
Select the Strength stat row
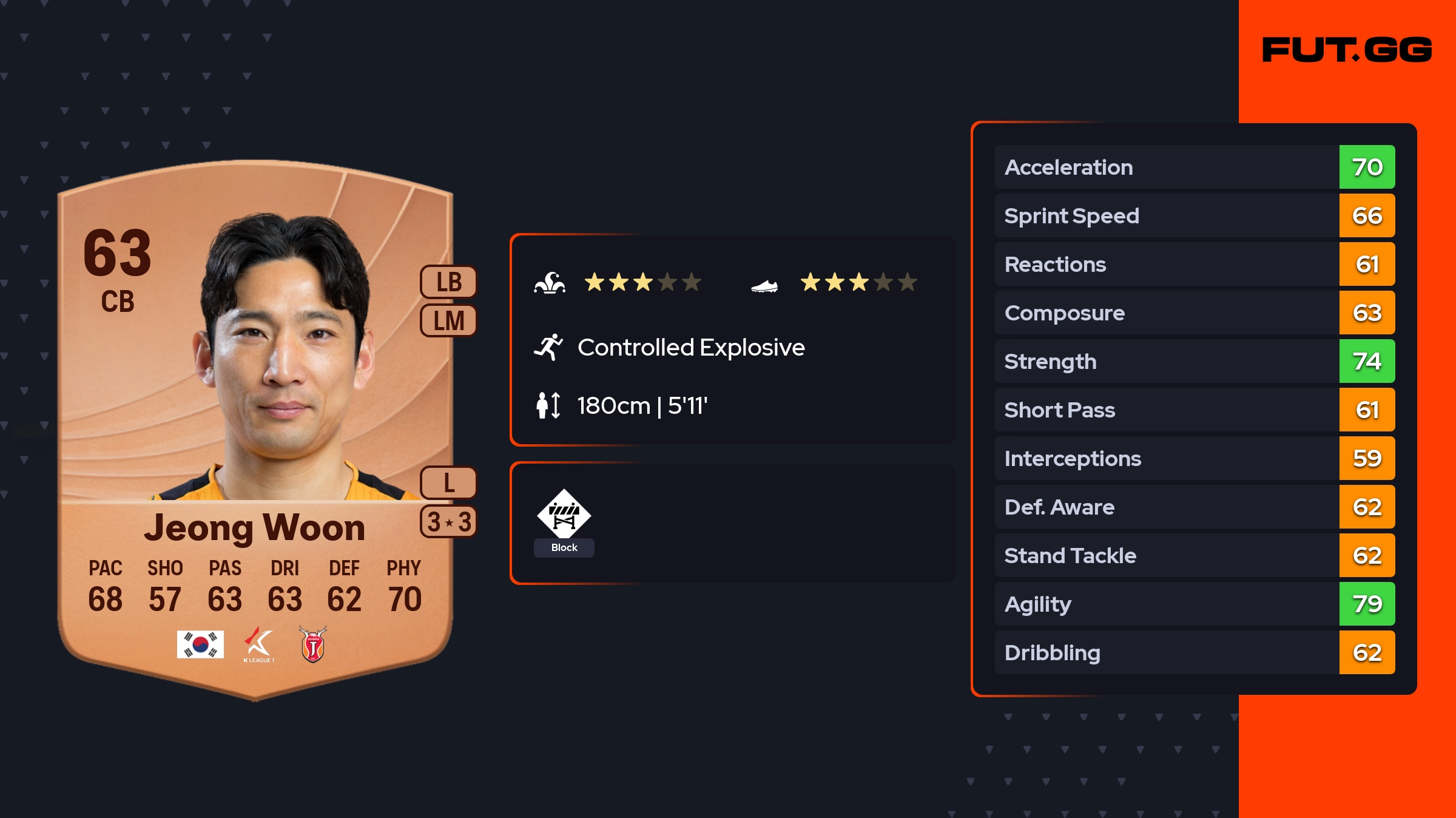(1194, 361)
